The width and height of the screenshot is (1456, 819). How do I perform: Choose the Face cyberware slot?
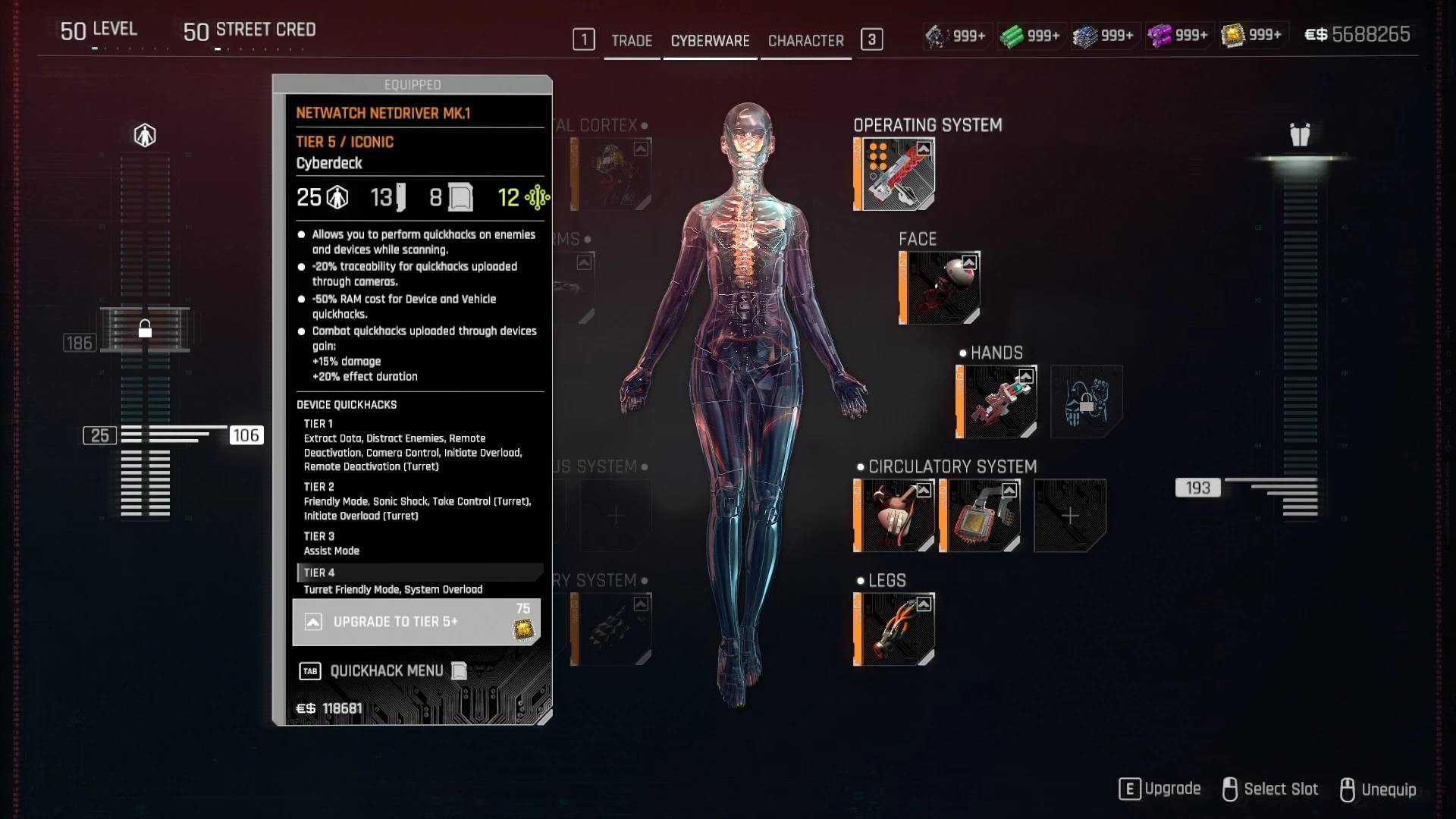click(x=940, y=287)
